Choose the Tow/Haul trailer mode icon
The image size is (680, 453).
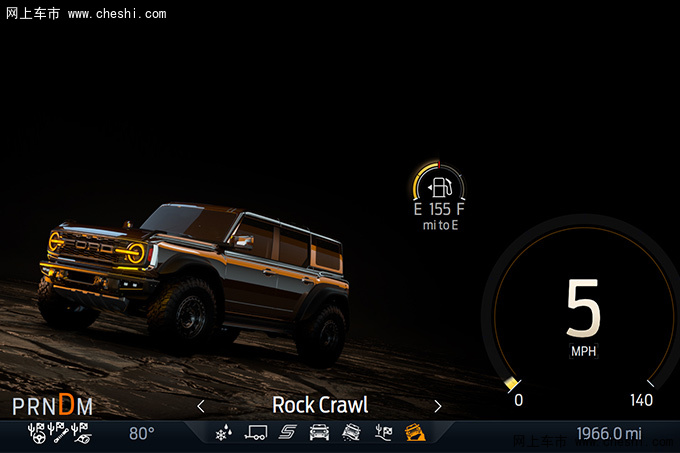point(257,433)
